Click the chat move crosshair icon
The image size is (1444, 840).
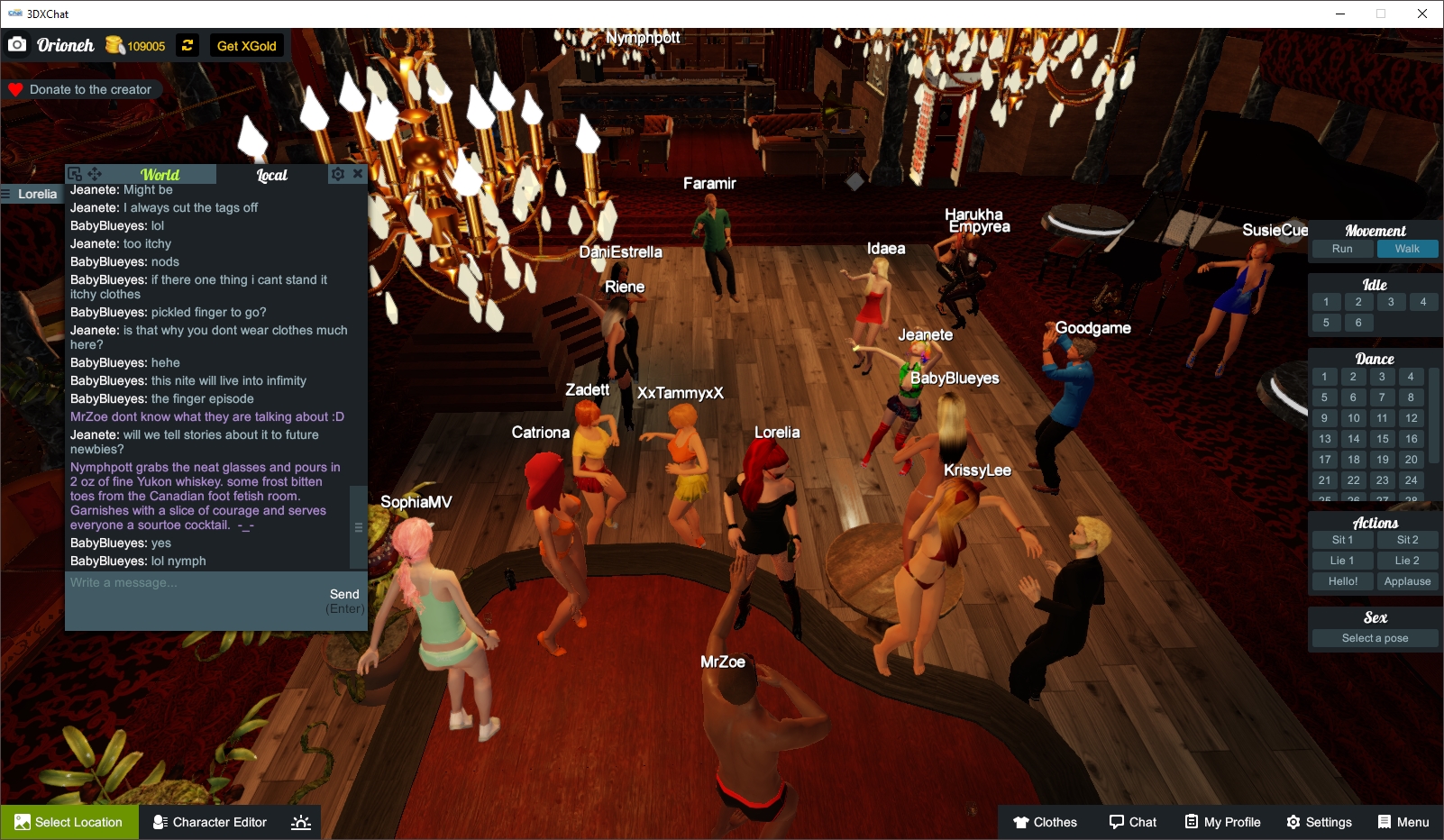coord(95,173)
